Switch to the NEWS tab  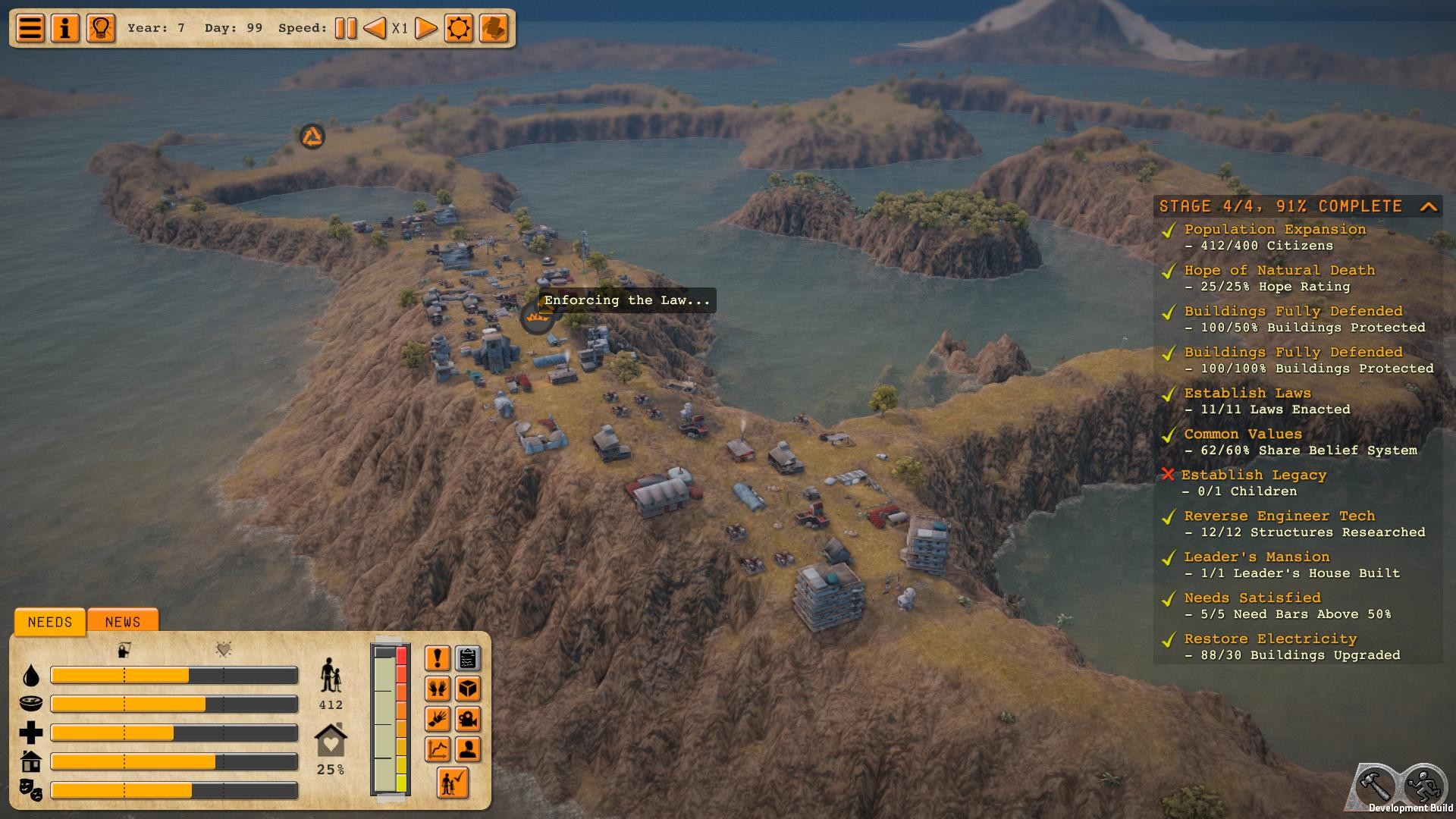pyautogui.click(x=123, y=622)
